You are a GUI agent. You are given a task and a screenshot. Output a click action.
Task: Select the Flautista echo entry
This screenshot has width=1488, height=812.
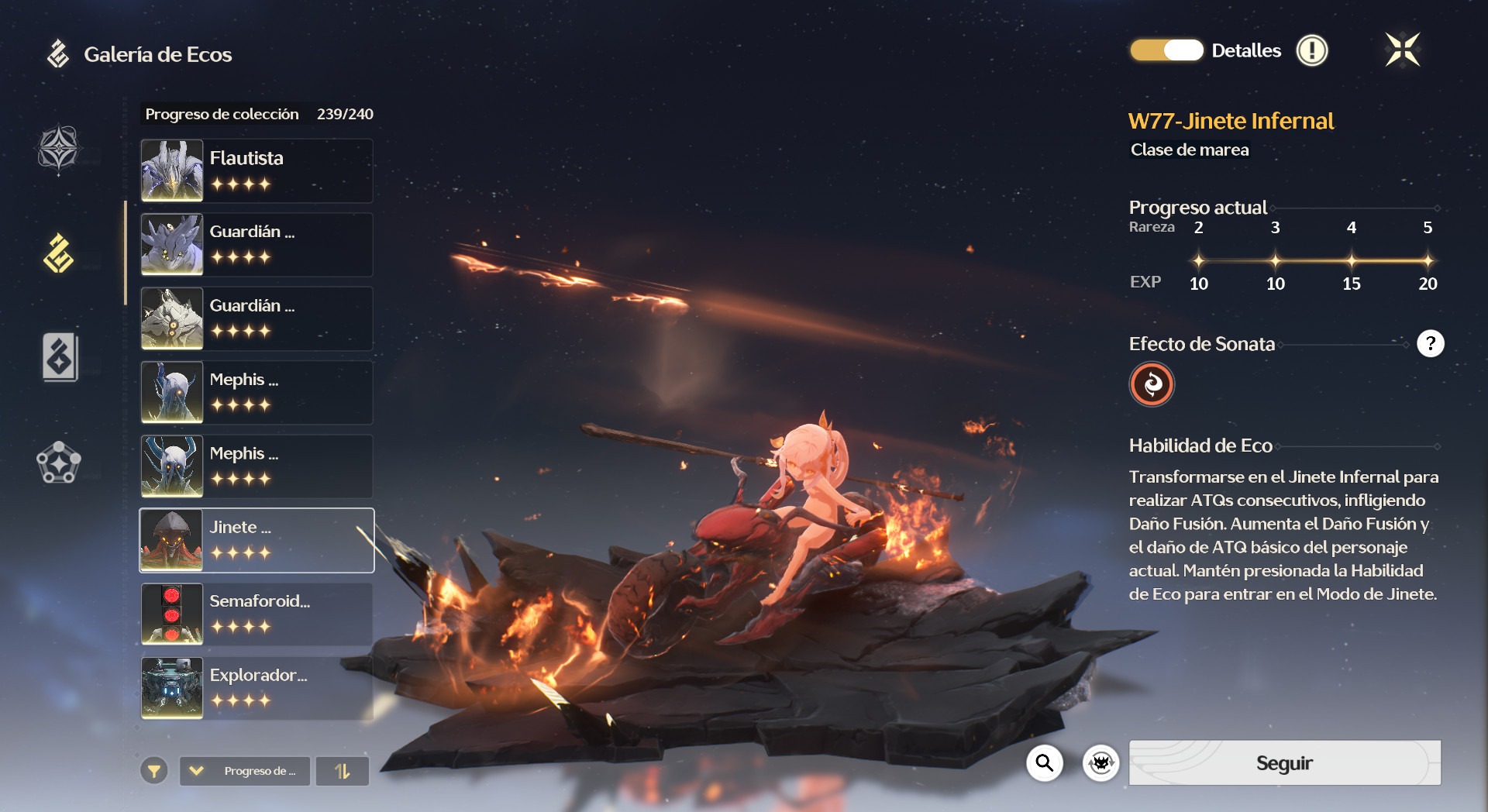click(257, 170)
